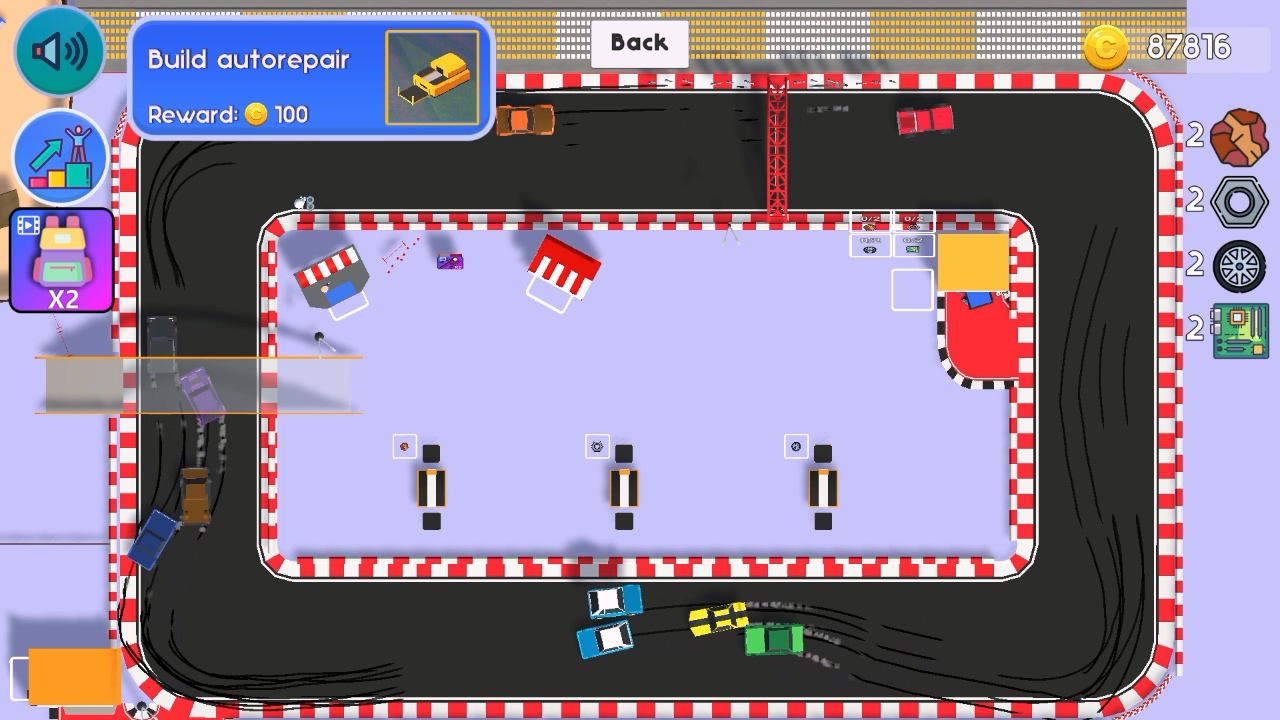Select the ore resource icon on right sidebar

point(1238,136)
